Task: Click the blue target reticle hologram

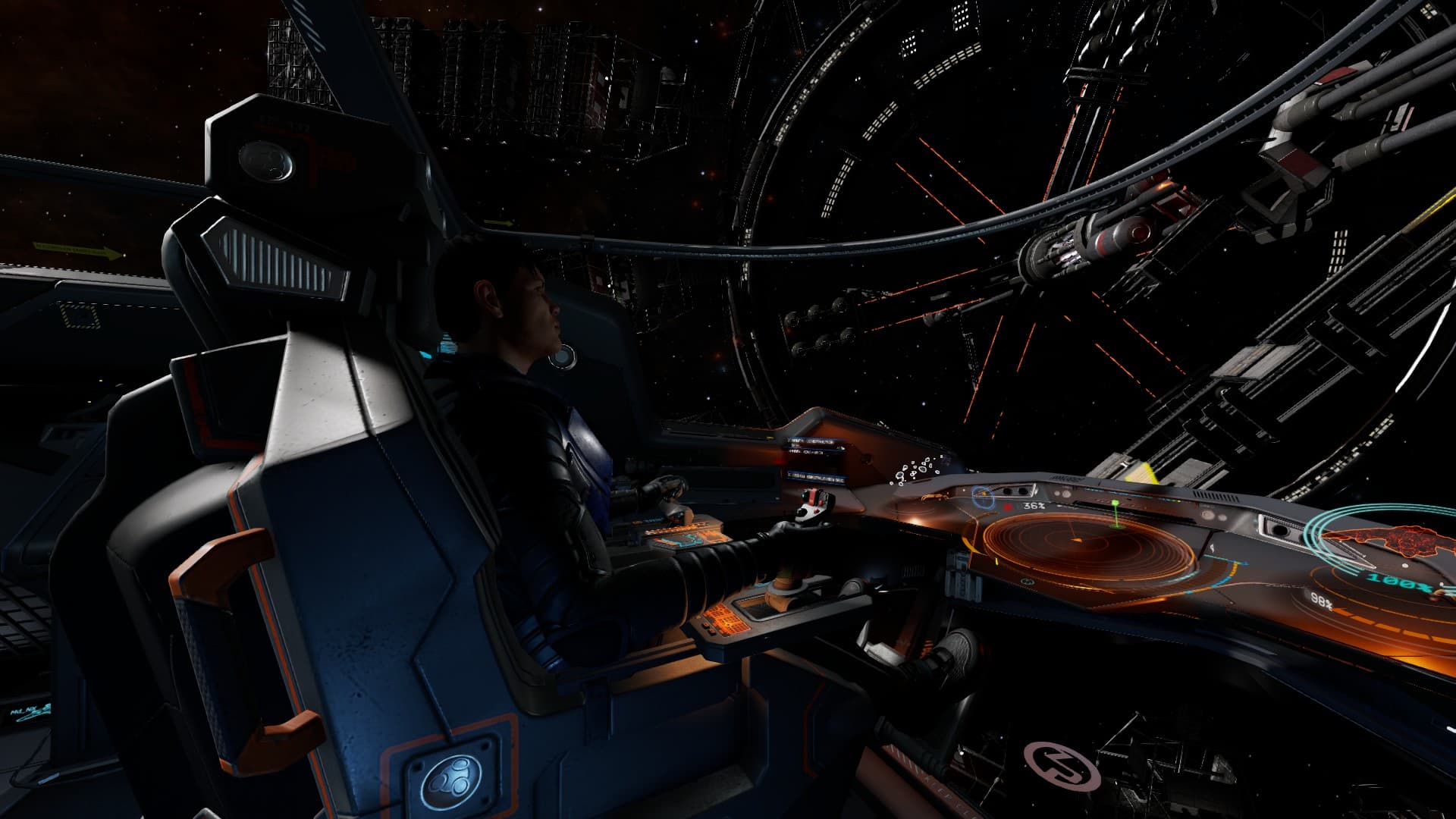Action: coord(984,497)
